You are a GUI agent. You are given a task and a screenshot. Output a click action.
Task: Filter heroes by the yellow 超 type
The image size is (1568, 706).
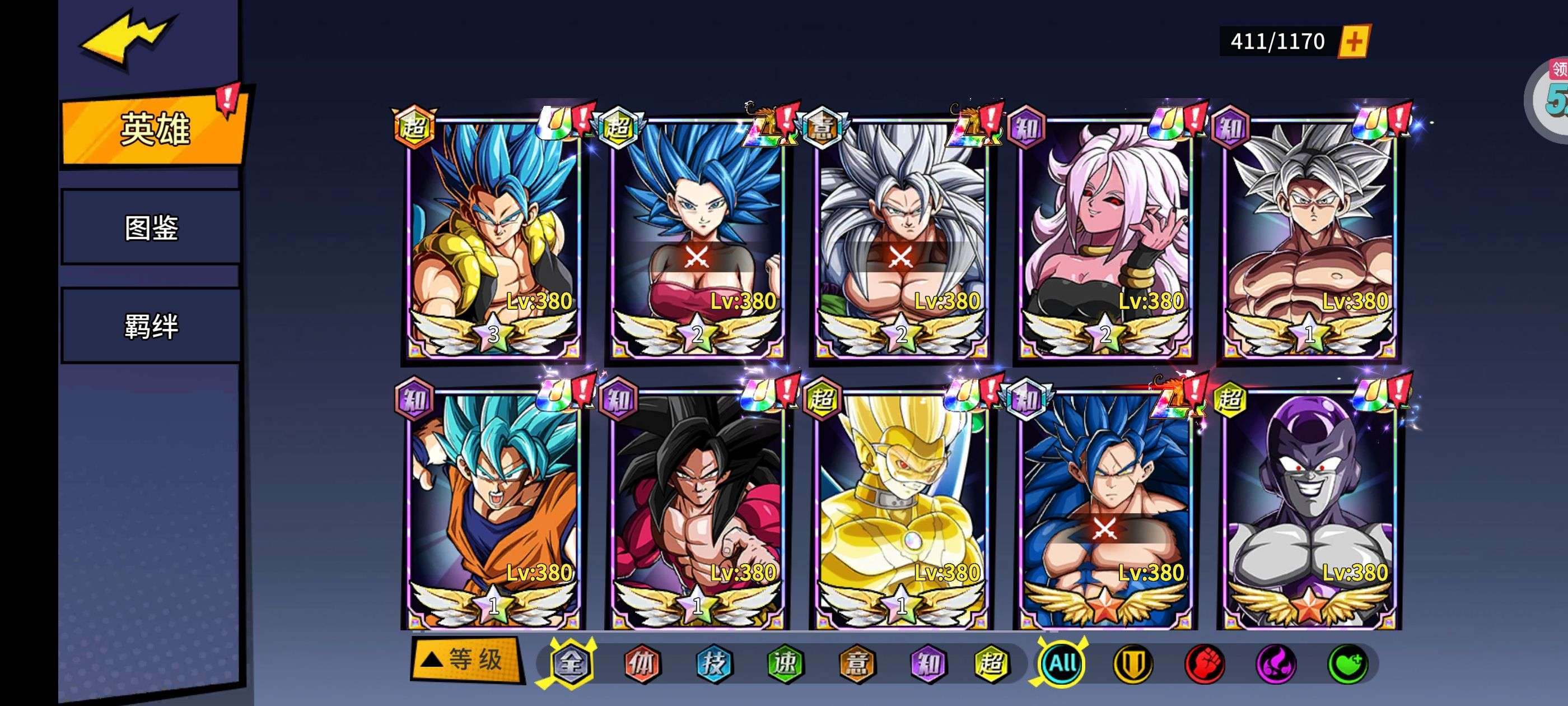pos(992,663)
